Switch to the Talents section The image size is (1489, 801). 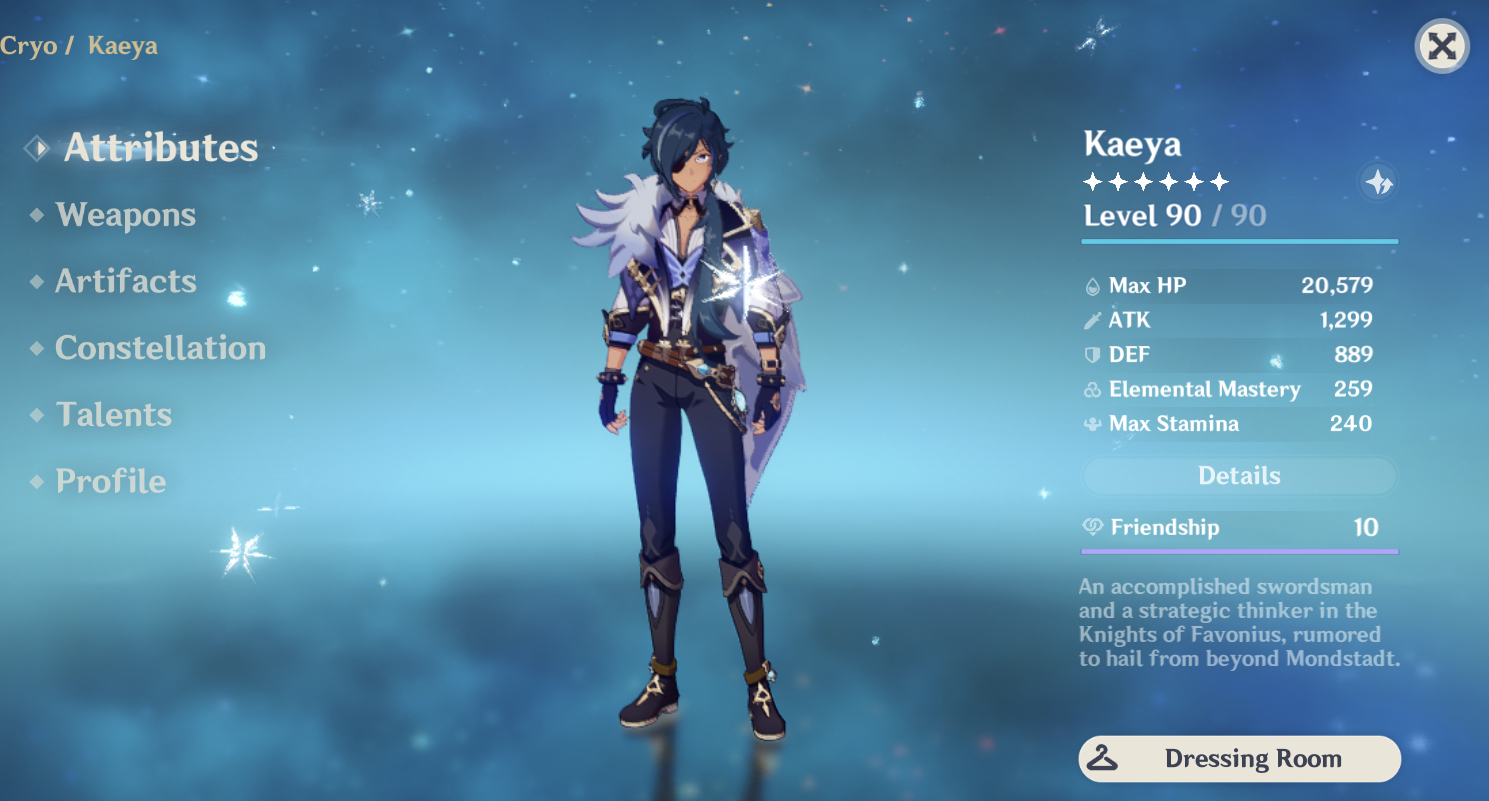[113, 414]
